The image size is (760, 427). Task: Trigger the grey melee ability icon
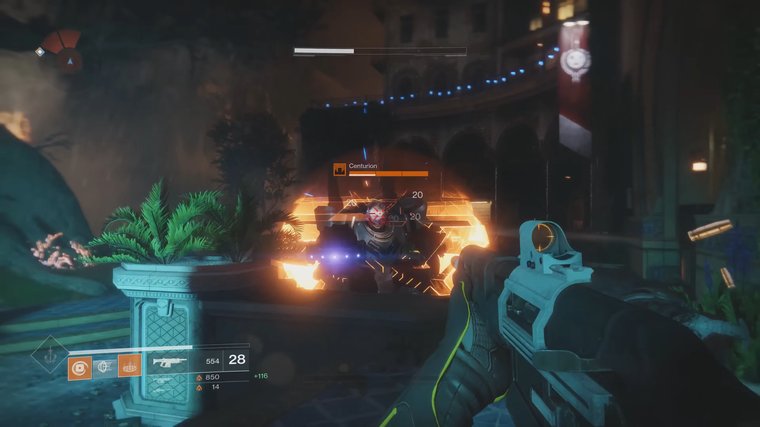(104, 367)
